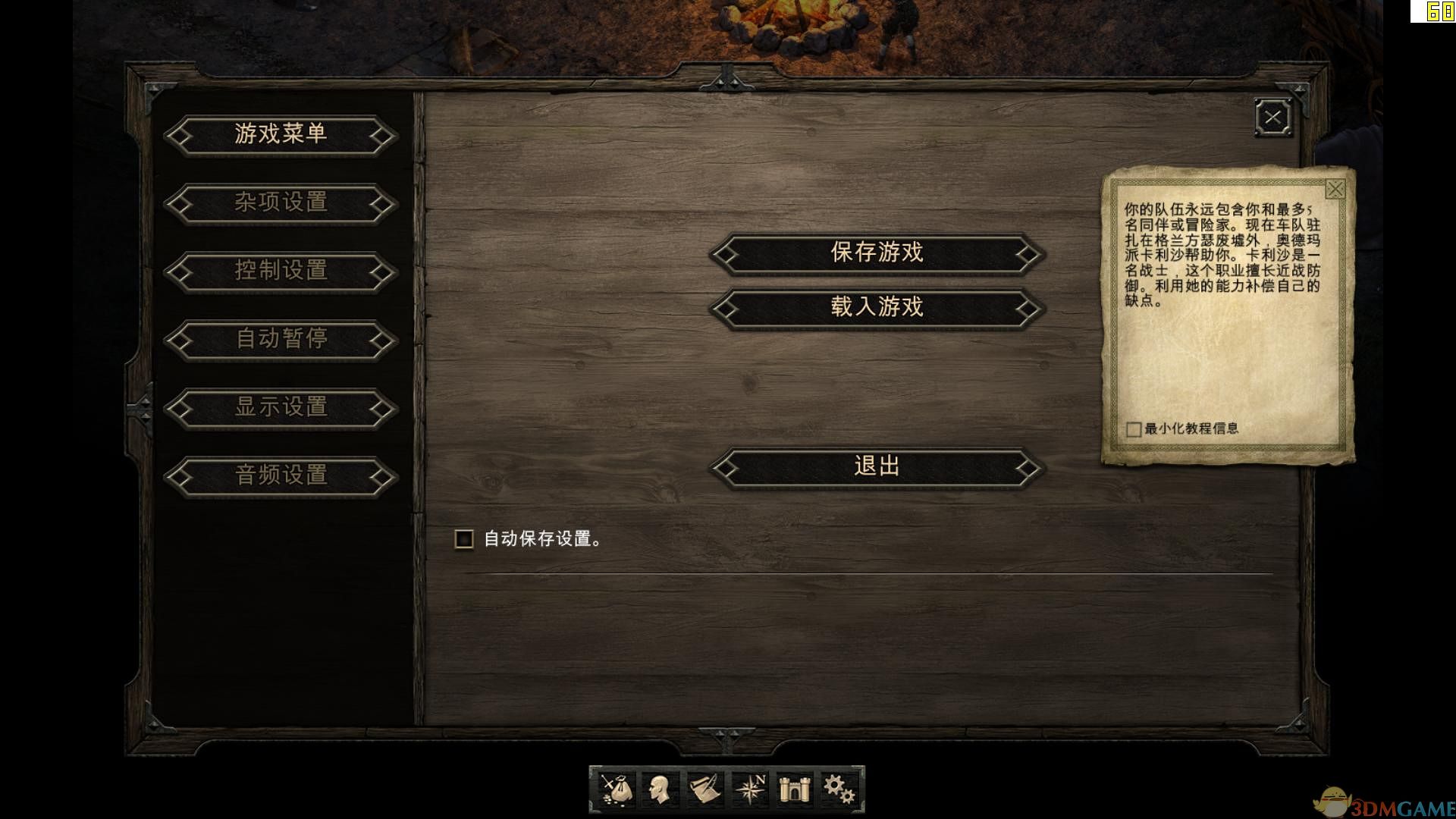Open the inventory bag icon
Viewport: 1456px width, 819px height.
[x=616, y=789]
